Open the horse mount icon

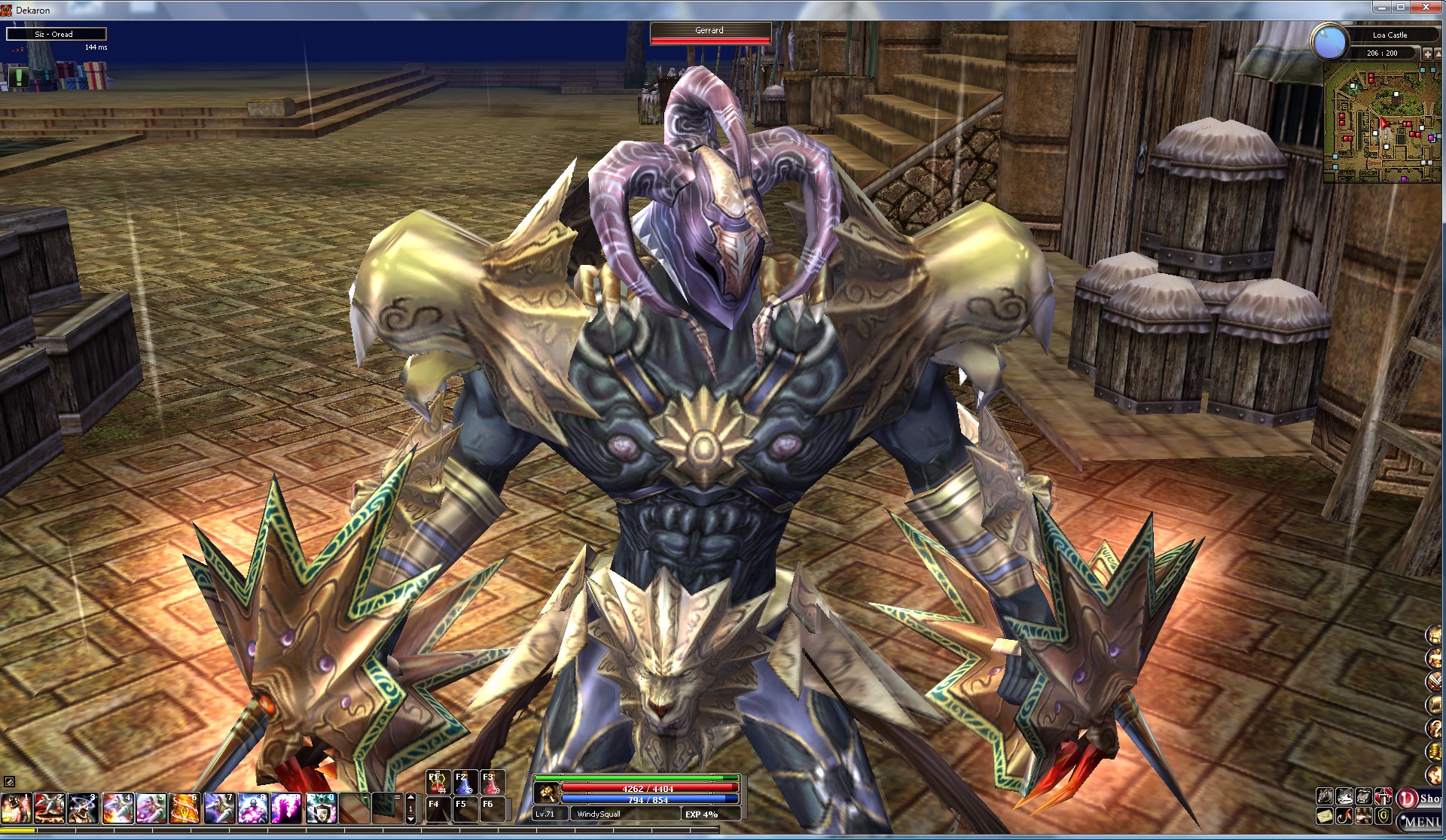(1325, 796)
